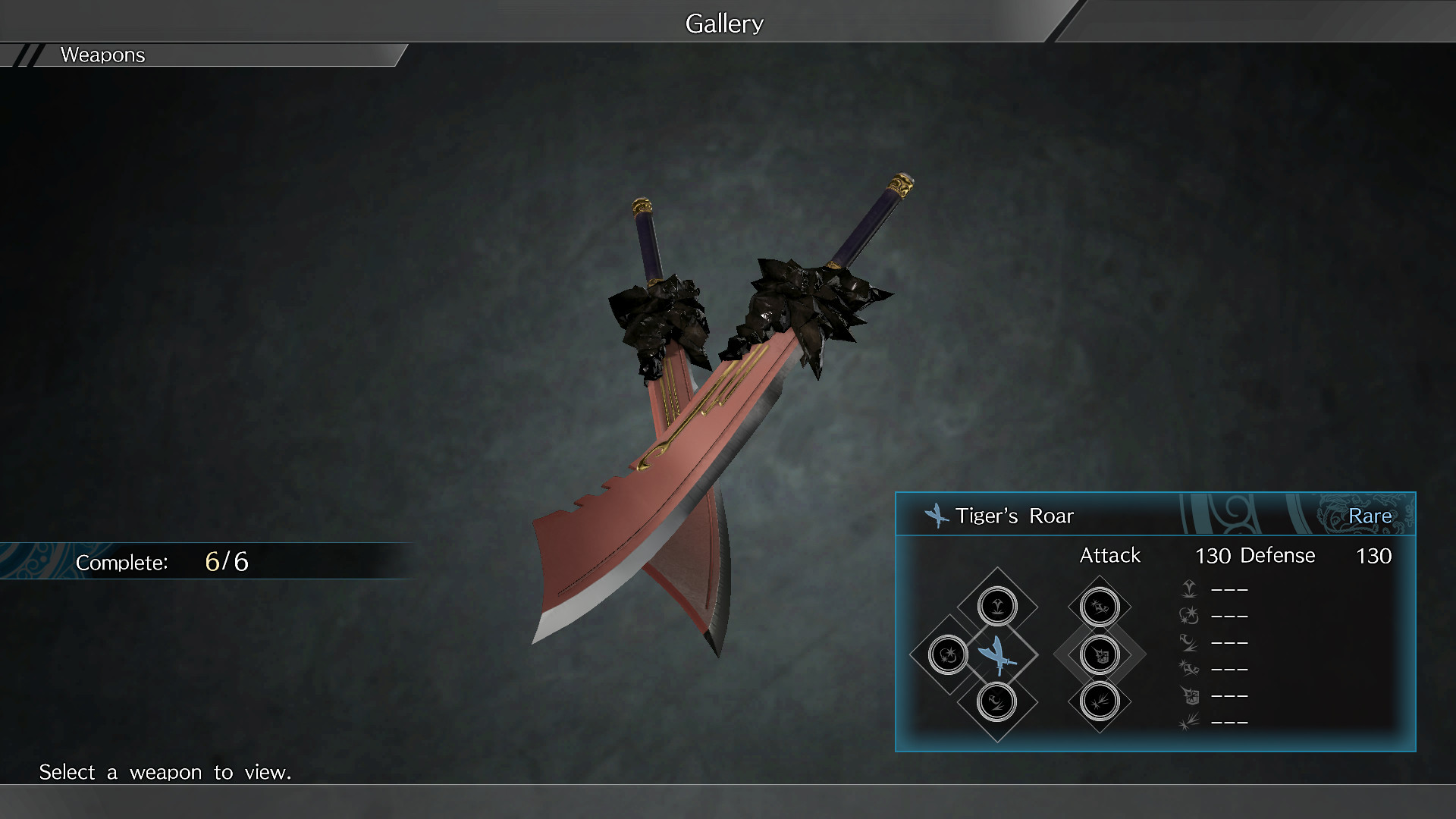This screenshot has width=1456, height=819.
Task: Open the Gallery header menu
Action: (x=723, y=23)
